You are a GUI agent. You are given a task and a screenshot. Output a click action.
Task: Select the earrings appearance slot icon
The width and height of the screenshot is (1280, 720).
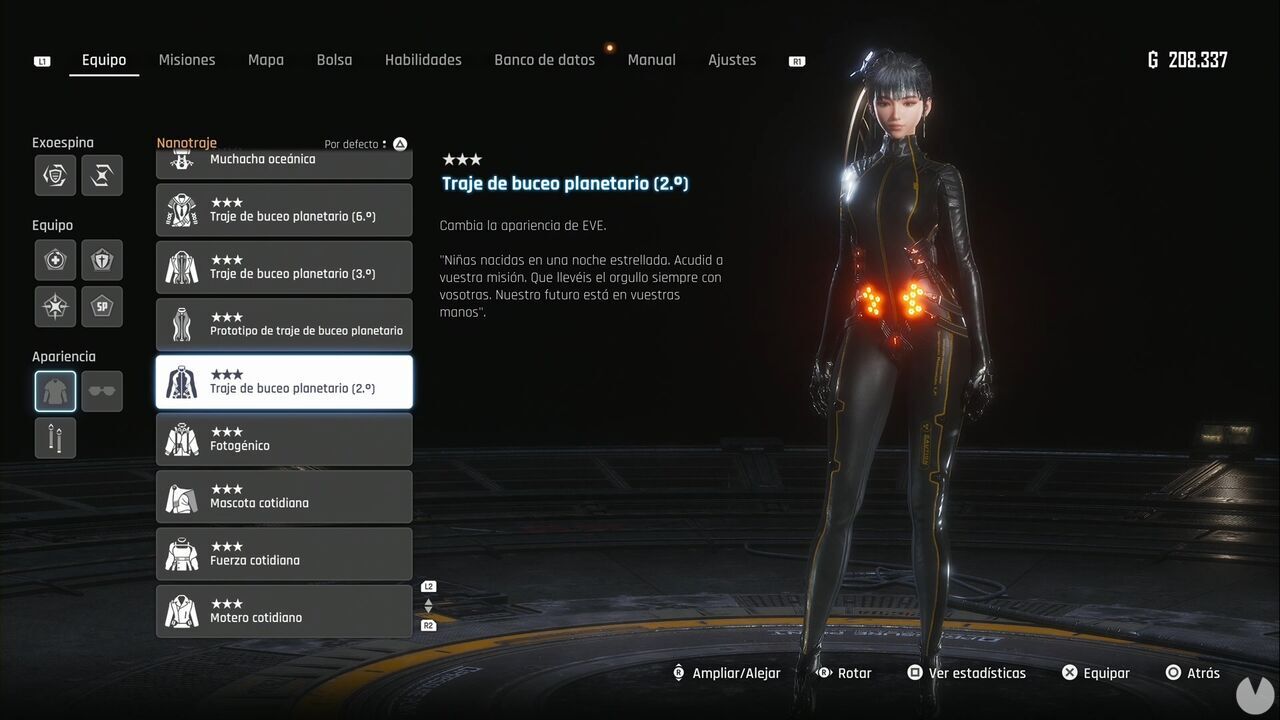[55, 437]
